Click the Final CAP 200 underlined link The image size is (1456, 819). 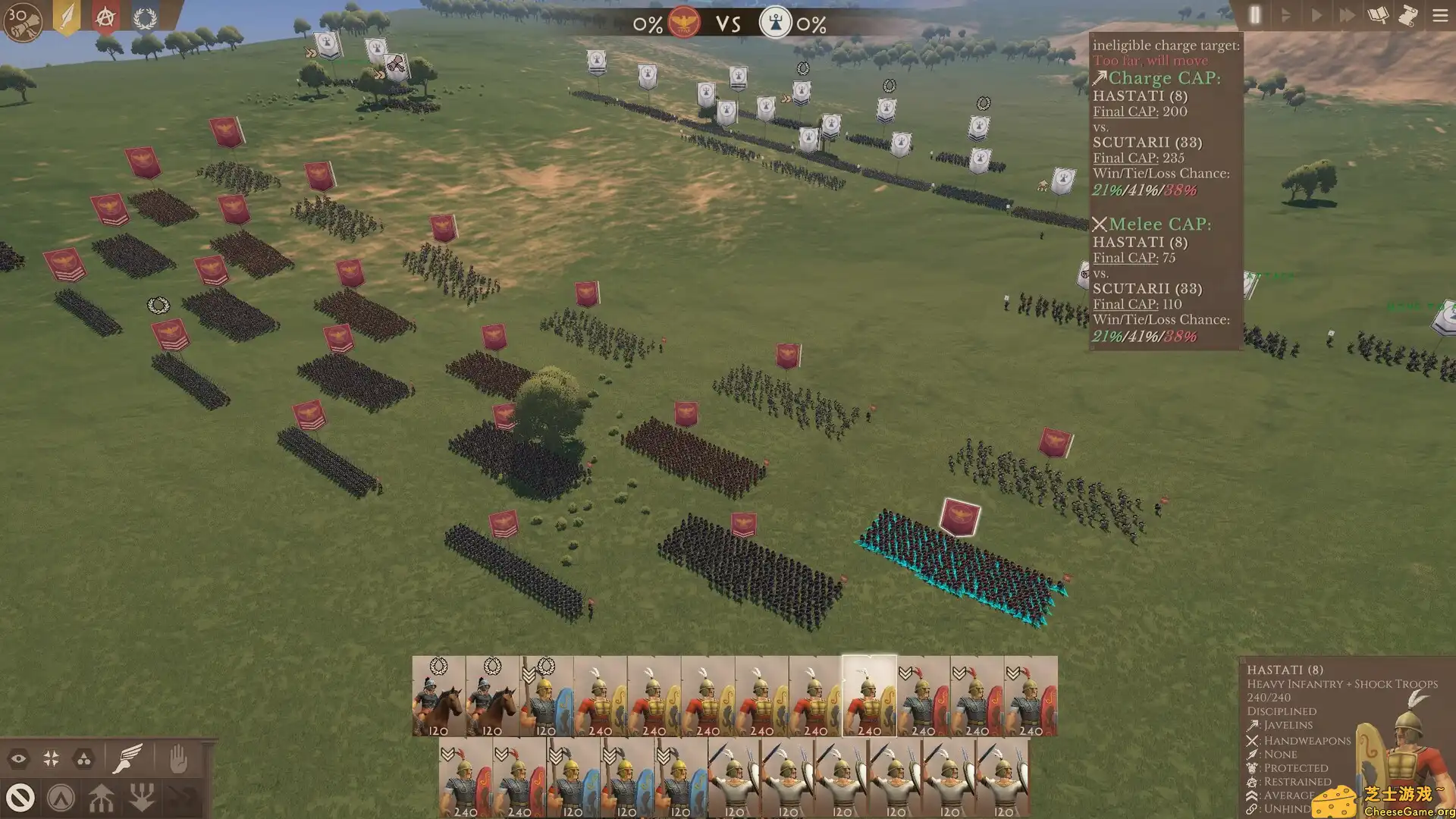(x=1125, y=111)
